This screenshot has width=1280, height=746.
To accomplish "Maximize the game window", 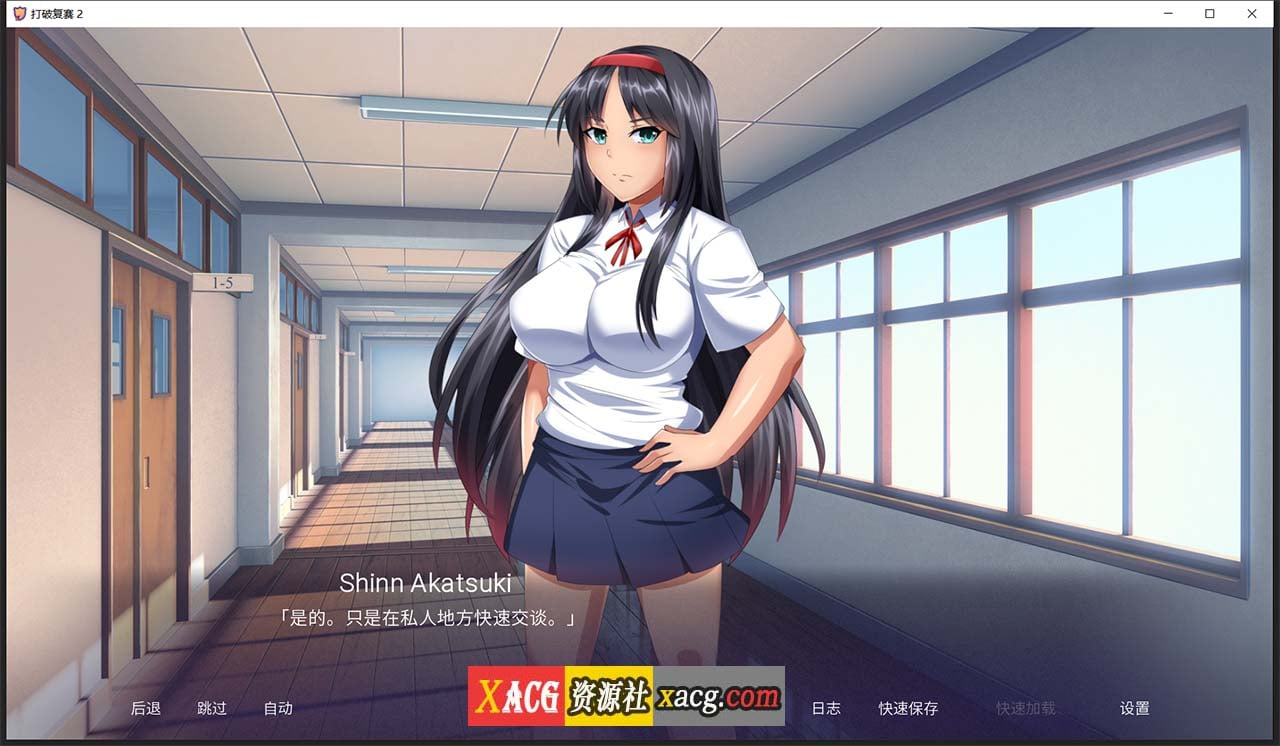I will (x=1210, y=13).
